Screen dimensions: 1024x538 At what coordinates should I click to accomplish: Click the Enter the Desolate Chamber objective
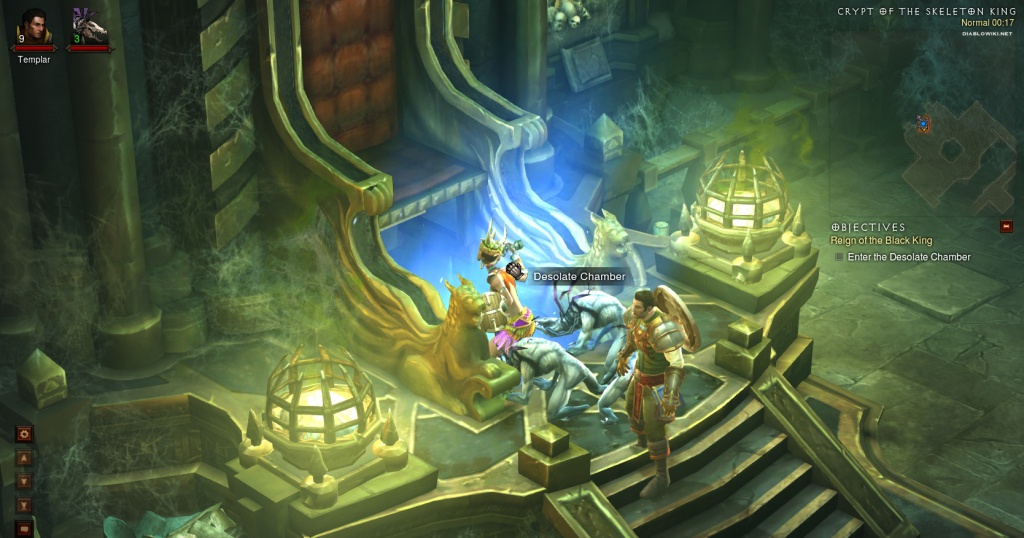pos(908,257)
